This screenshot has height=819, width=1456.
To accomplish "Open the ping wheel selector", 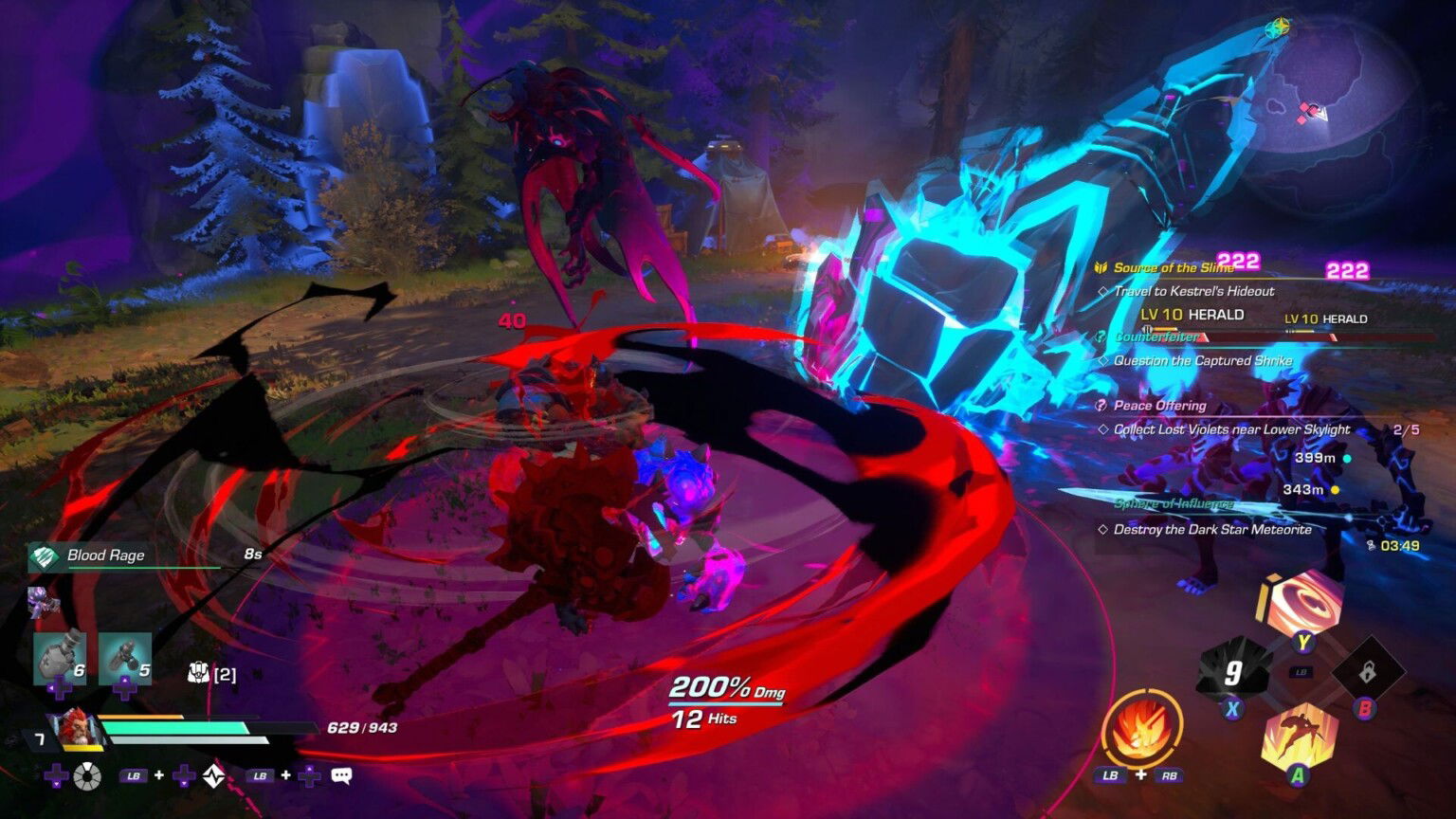I will [x=87, y=775].
